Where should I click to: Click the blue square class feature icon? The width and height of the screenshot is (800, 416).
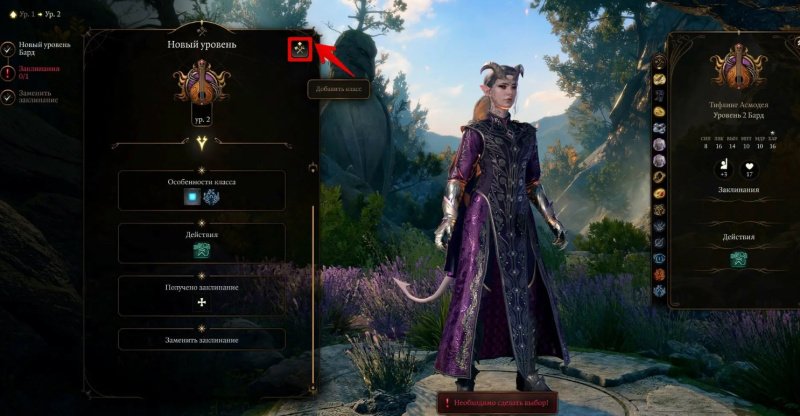(x=190, y=198)
